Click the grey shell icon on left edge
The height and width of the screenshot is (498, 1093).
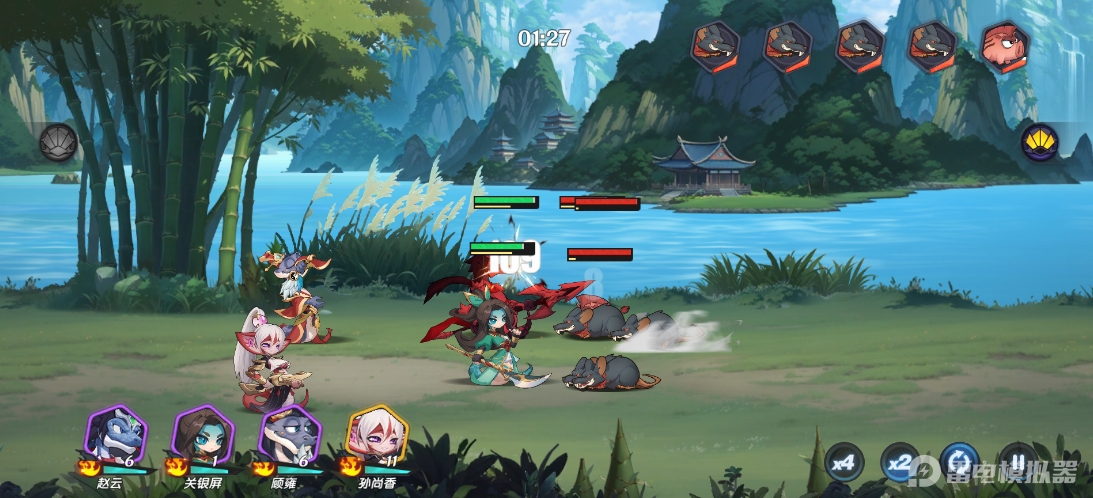click(58, 142)
